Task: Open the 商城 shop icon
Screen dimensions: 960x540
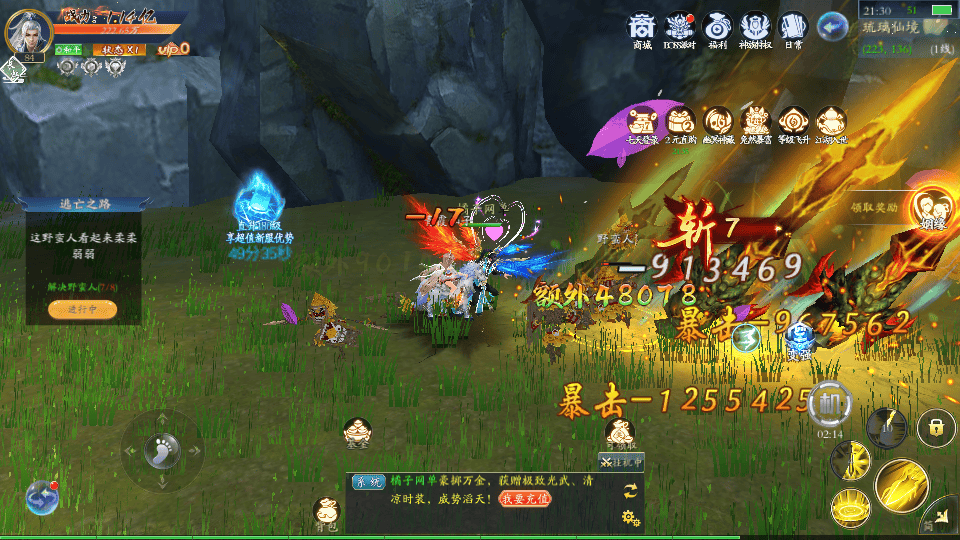Action: (642, 29)
